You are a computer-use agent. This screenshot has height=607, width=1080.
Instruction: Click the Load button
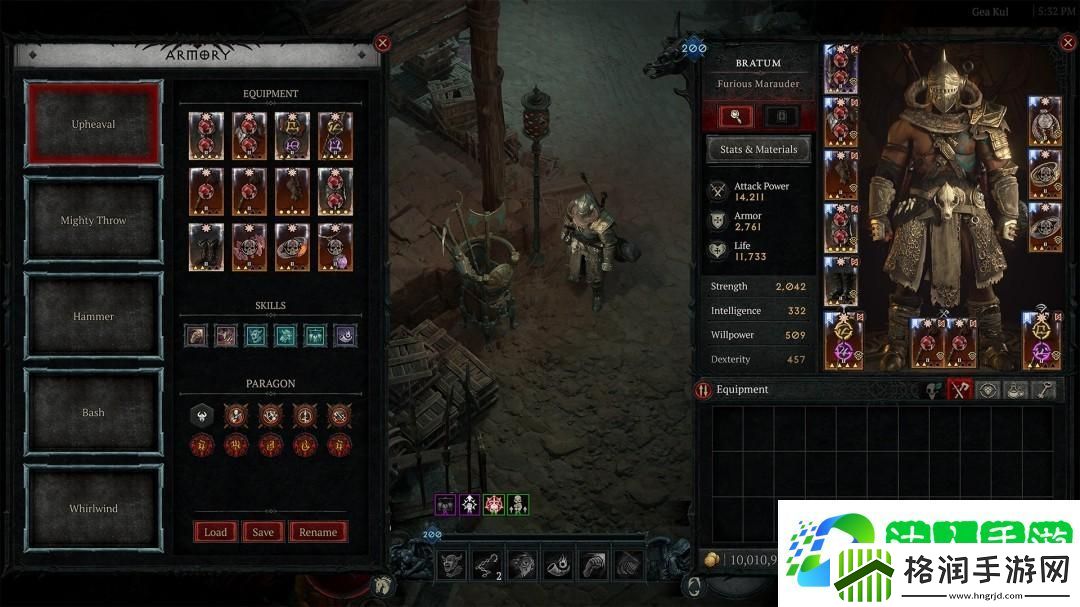pos(215,532)
